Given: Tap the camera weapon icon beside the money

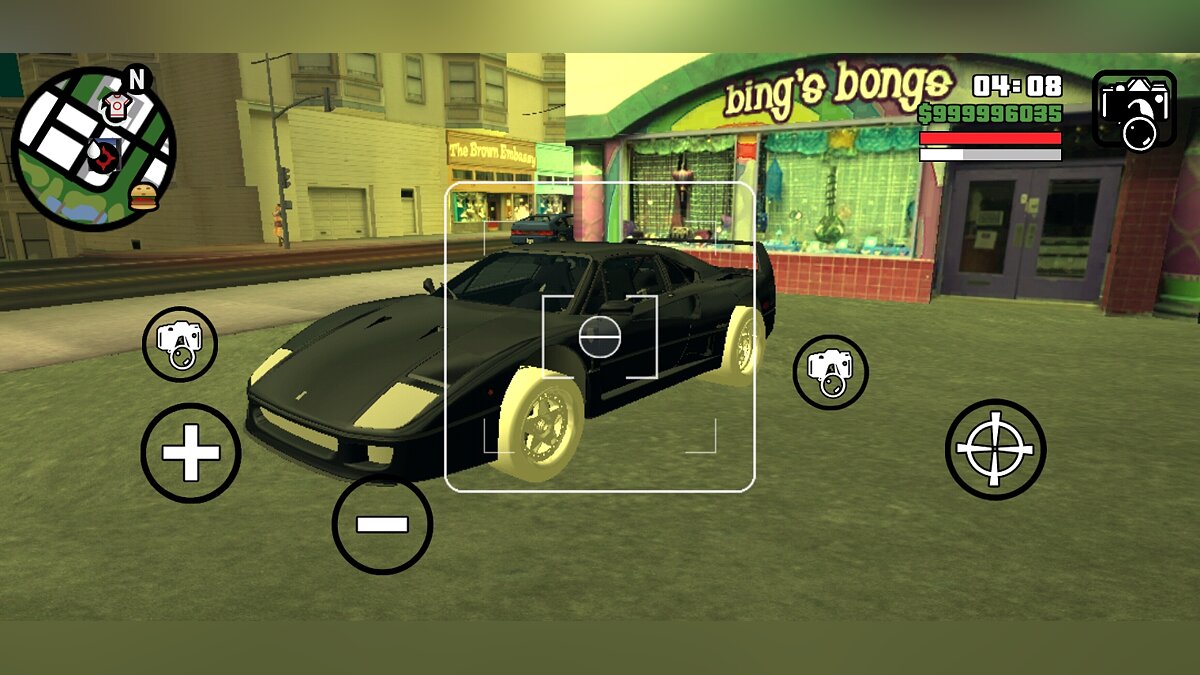Looking at the screenshot, I should point(1134,109).
